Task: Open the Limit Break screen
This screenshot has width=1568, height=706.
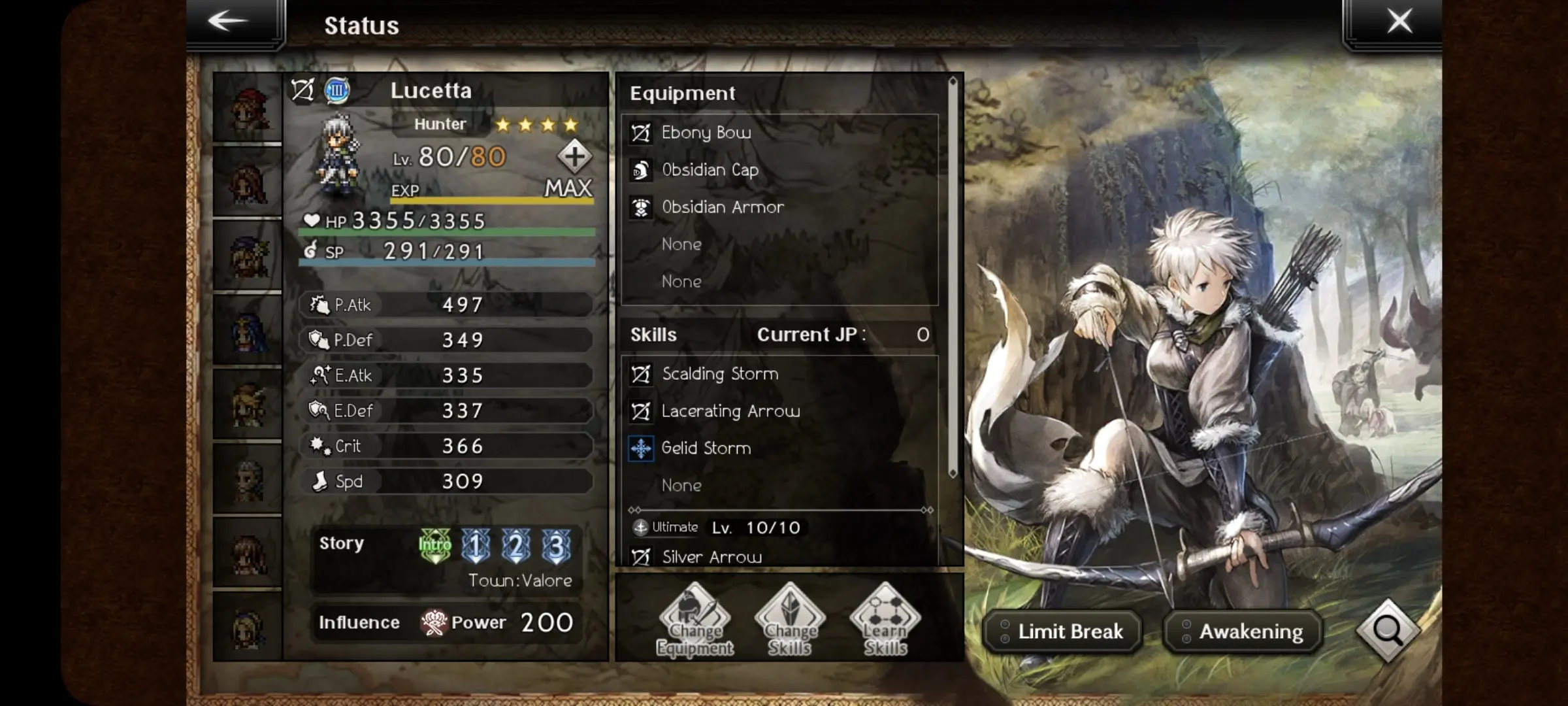Action: point(1063,631)
